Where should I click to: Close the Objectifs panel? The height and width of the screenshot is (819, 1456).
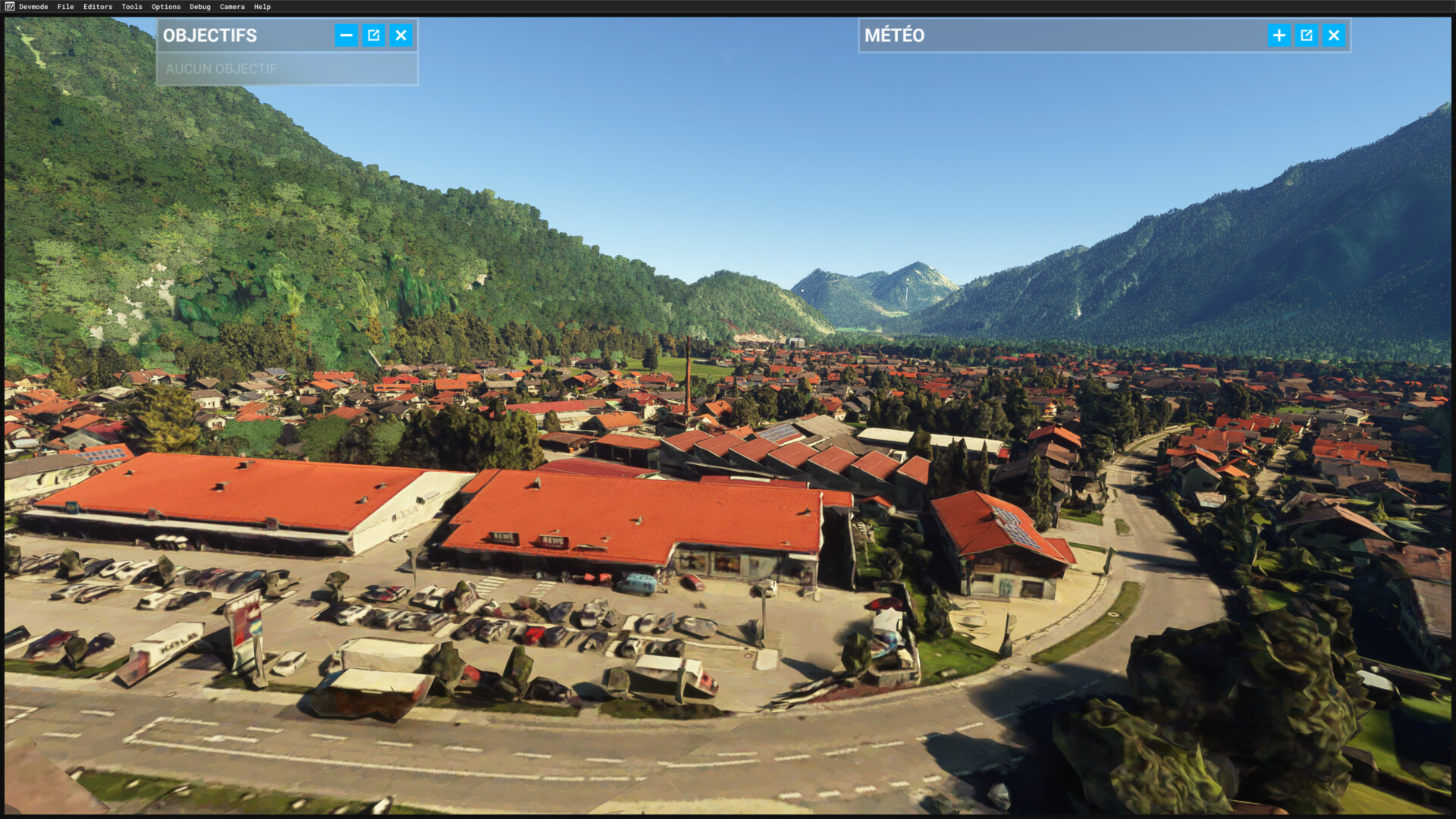[401, 36]
